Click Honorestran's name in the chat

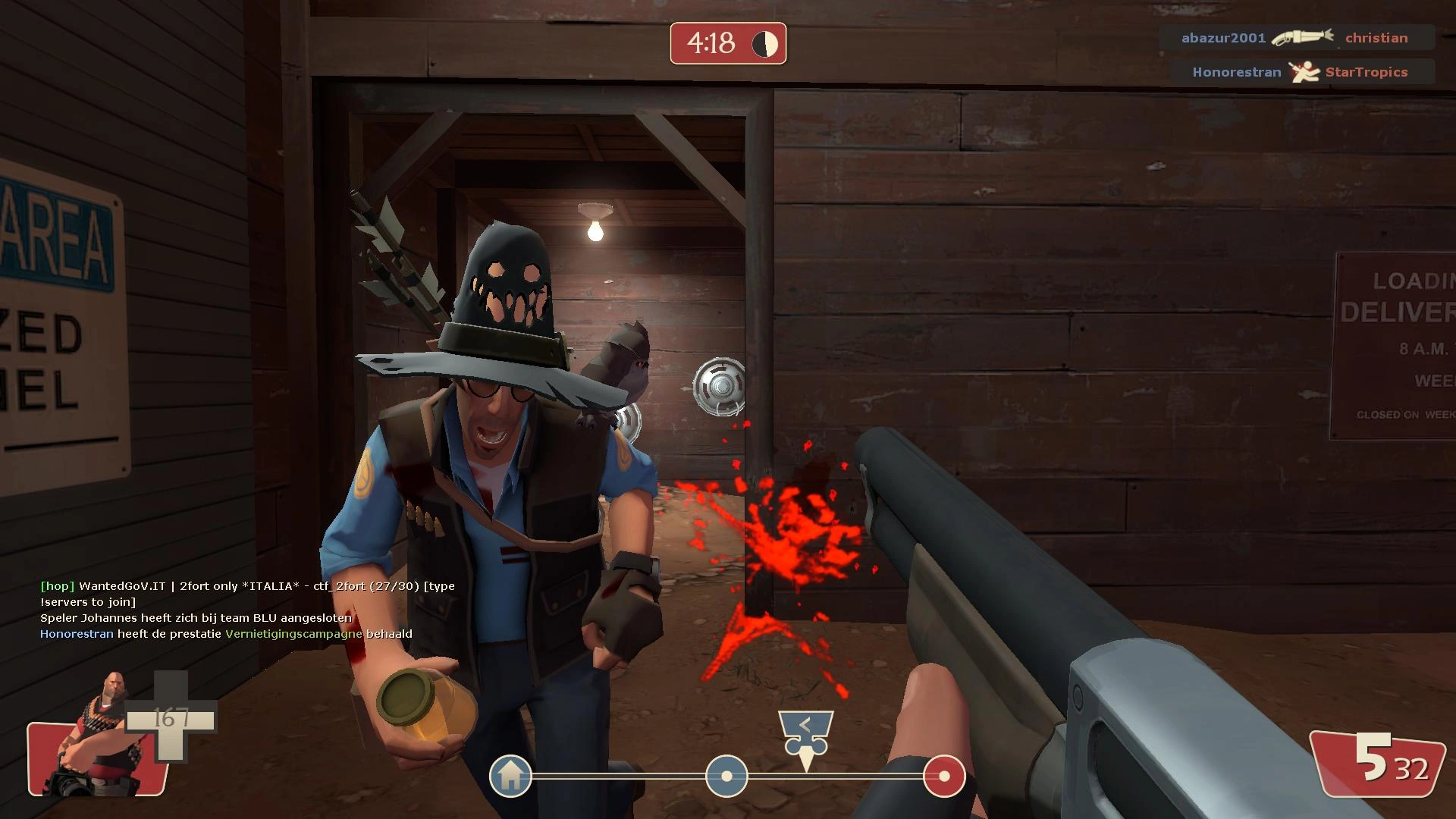point(77,634)
